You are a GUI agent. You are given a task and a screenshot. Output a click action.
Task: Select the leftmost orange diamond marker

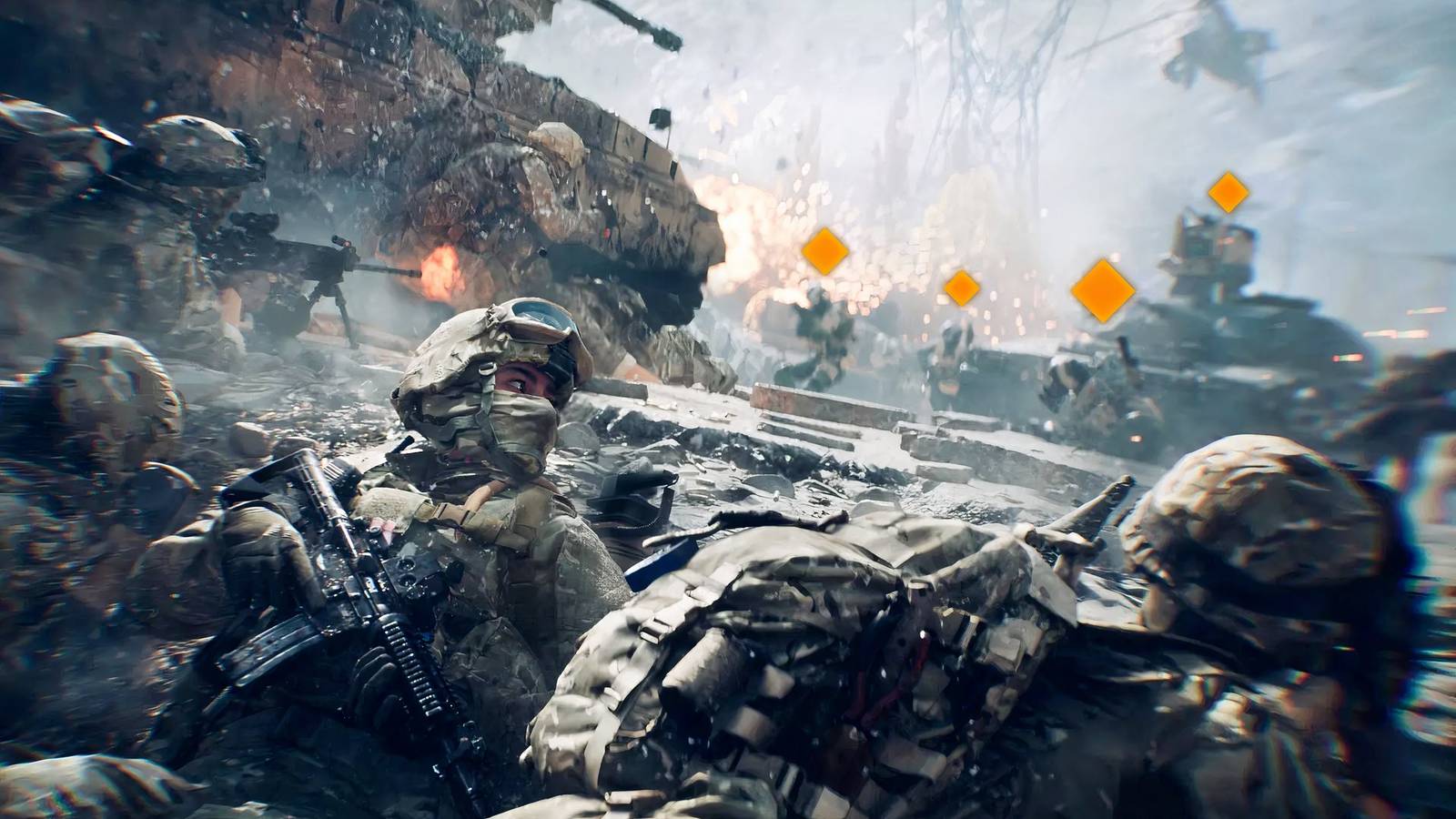[x=824, y=251]
